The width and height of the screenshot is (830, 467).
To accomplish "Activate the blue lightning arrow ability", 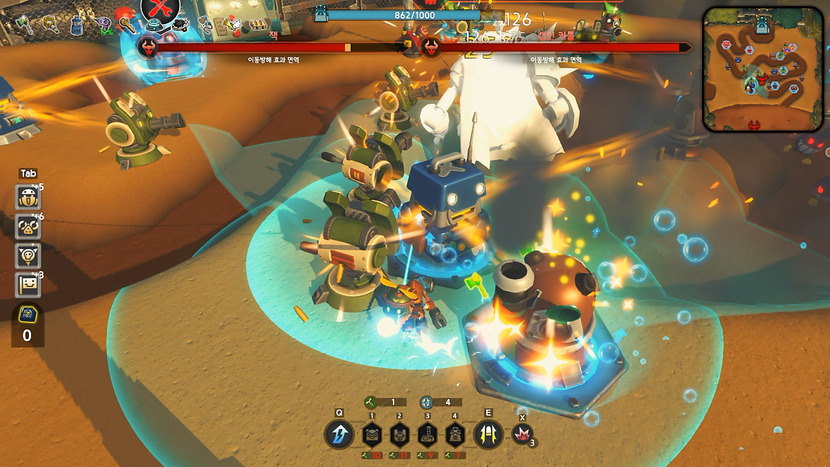I will click(340, 435).
